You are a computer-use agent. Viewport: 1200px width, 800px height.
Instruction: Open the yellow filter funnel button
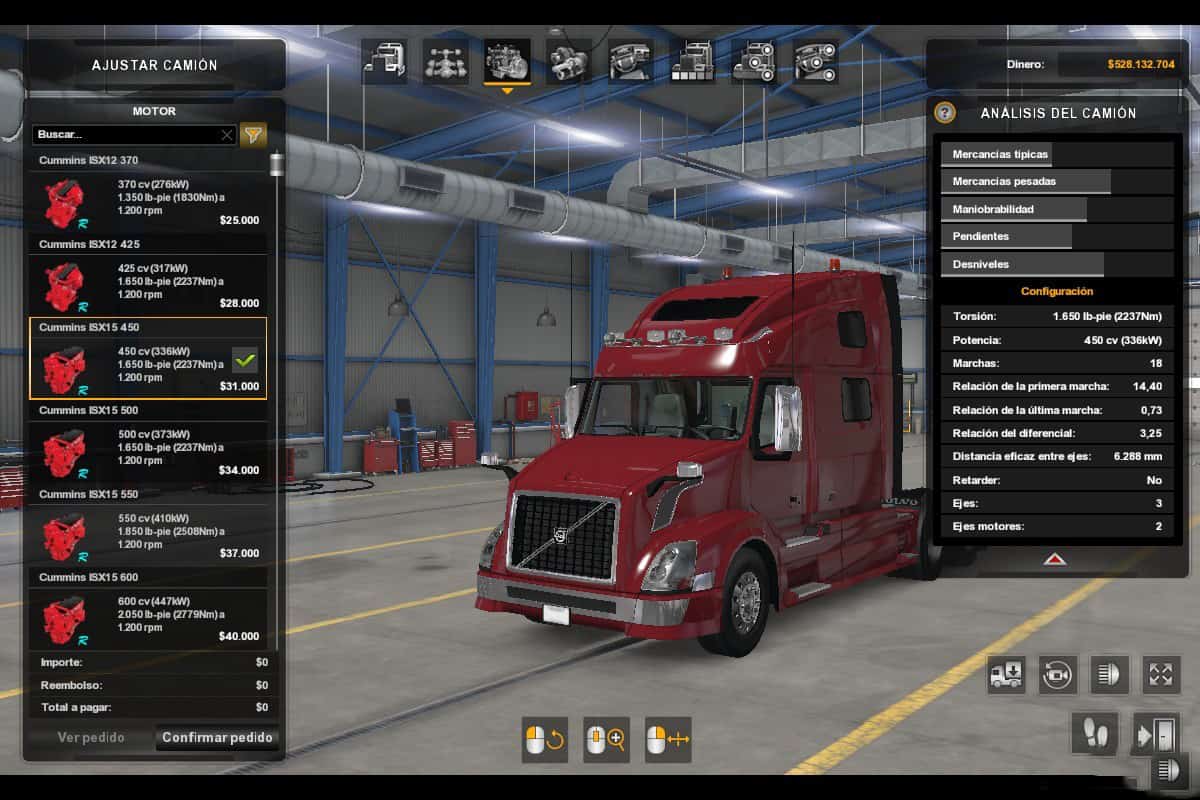click(x=254, y=134)
